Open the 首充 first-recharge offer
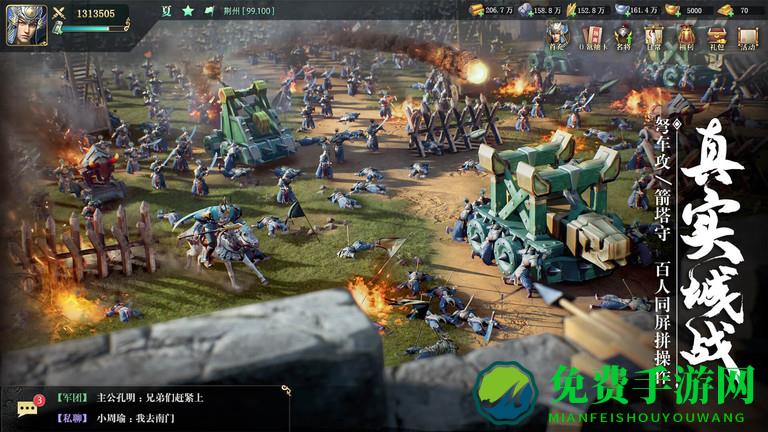 click(x=556, y=37)
